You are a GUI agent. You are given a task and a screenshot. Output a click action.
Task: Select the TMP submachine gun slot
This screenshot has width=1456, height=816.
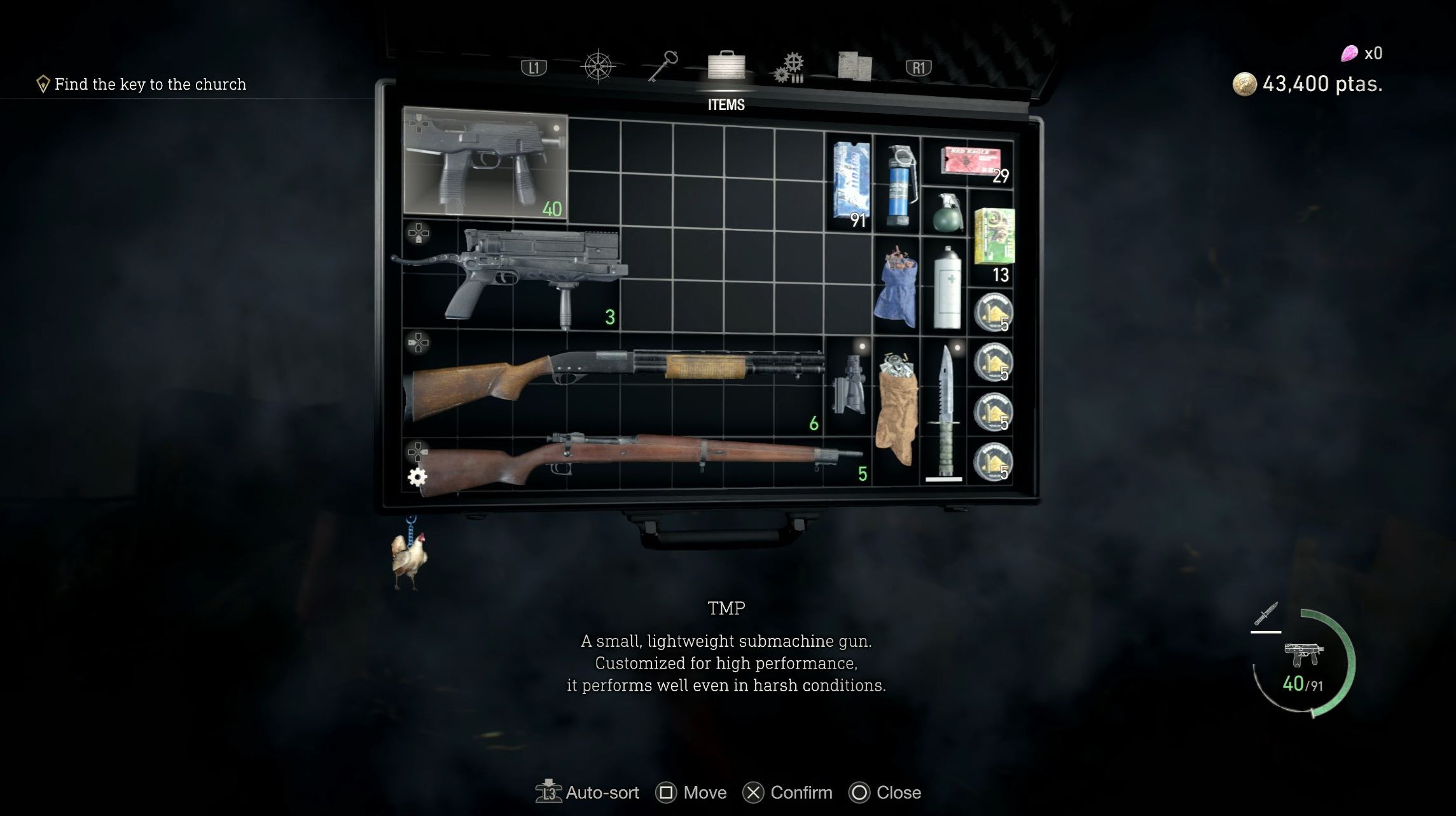click(485, 163)
